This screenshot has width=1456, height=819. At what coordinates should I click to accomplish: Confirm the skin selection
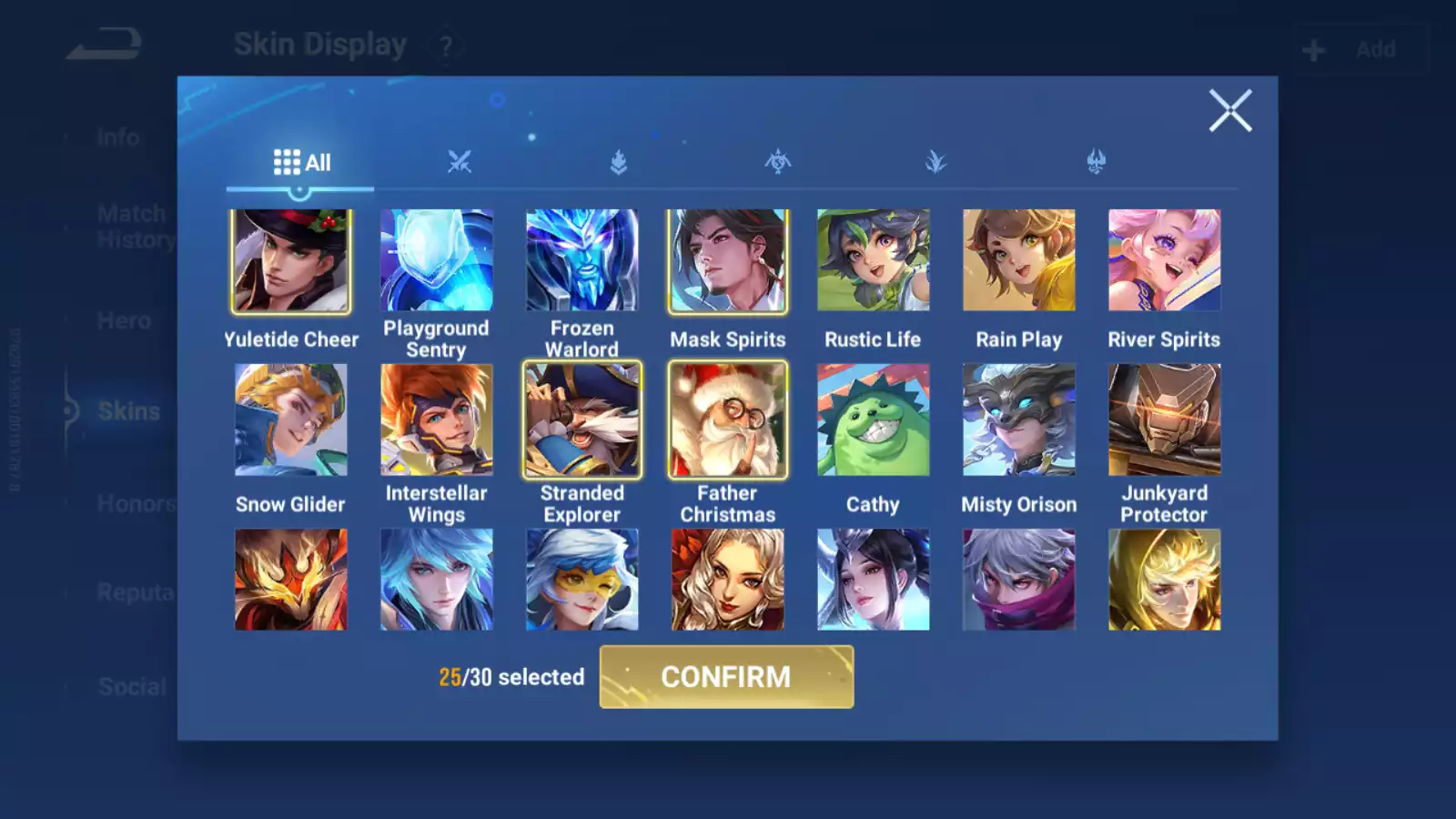[x=726, y=677]
